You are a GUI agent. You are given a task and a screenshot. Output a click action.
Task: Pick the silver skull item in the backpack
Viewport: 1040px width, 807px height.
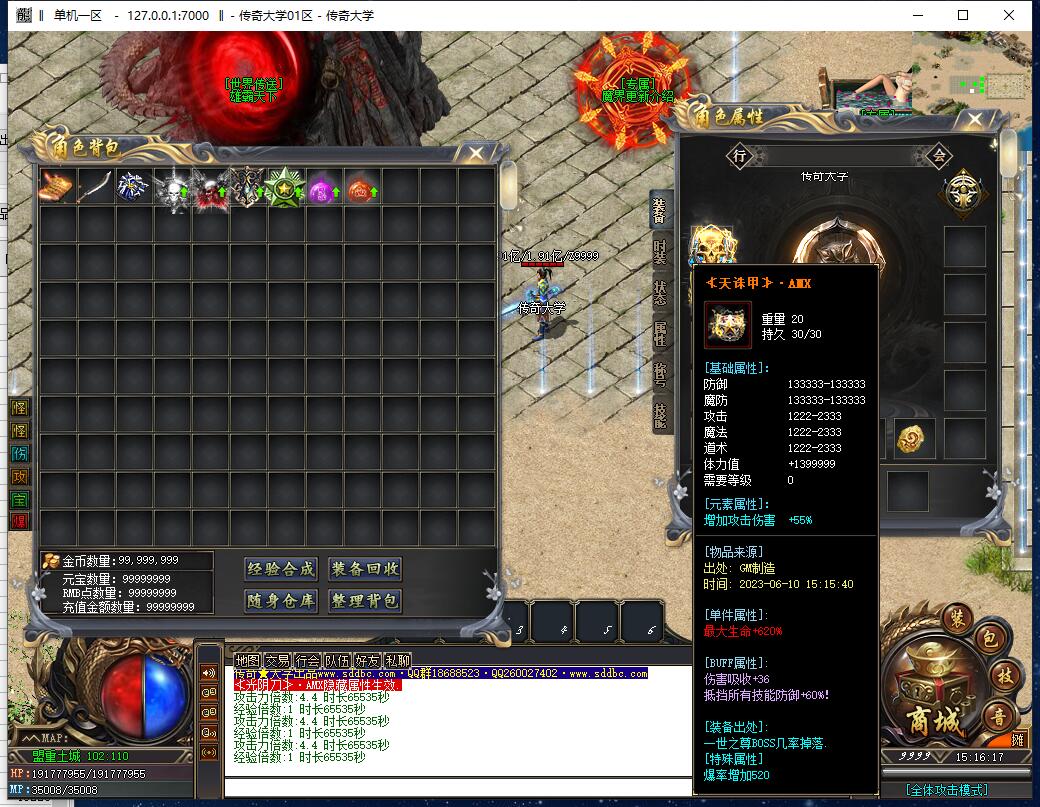pyautogui.click(x=172, y=187)
